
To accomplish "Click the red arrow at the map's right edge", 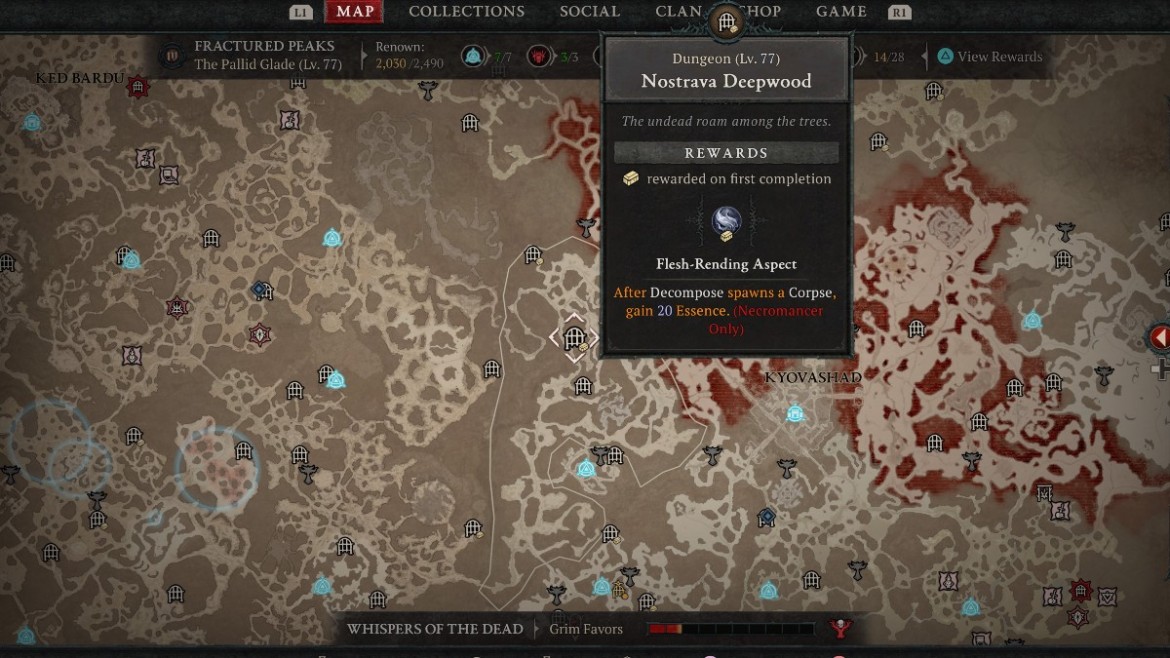I will (x=1159, y=338).
